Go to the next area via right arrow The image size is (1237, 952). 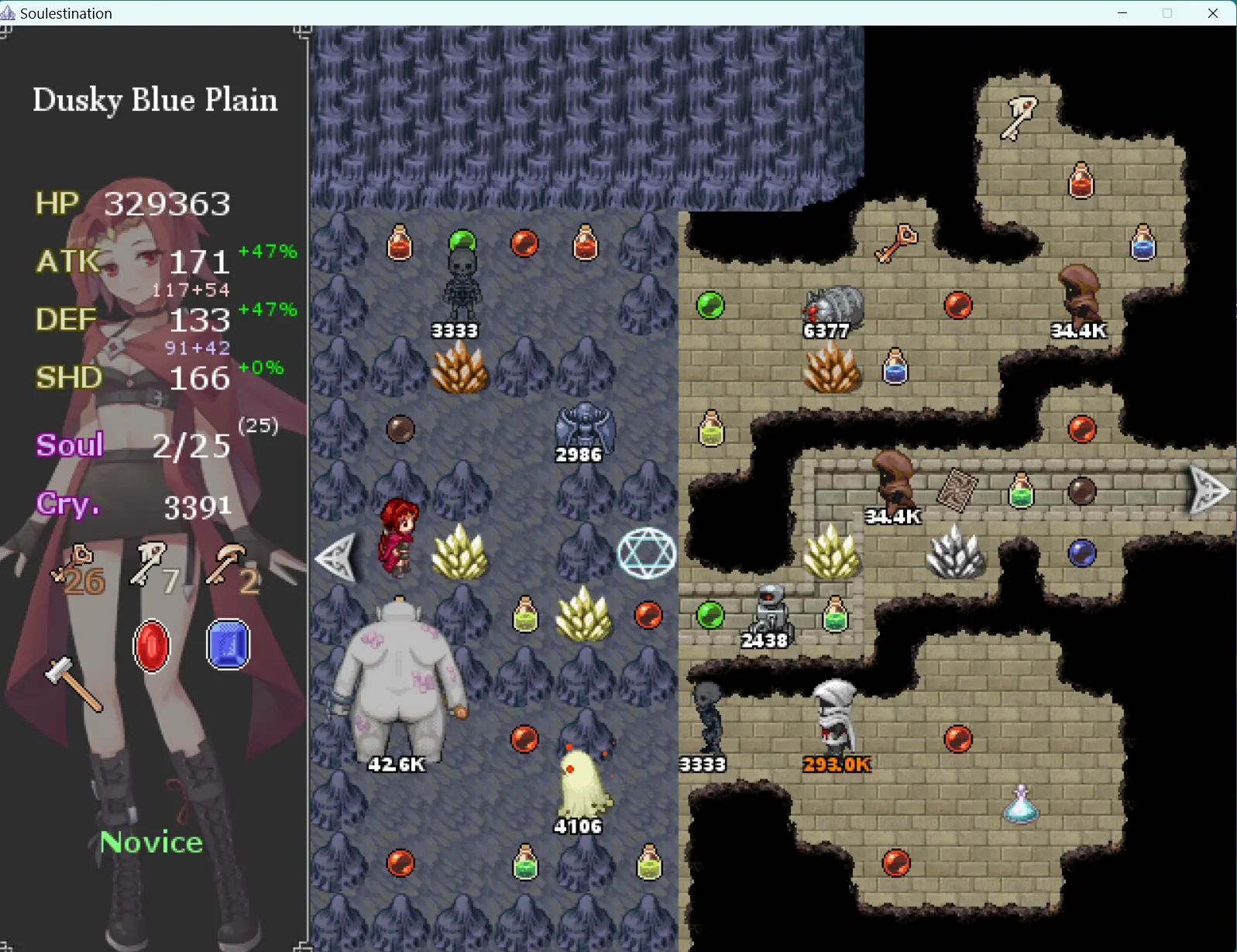tap(1208, 490)
